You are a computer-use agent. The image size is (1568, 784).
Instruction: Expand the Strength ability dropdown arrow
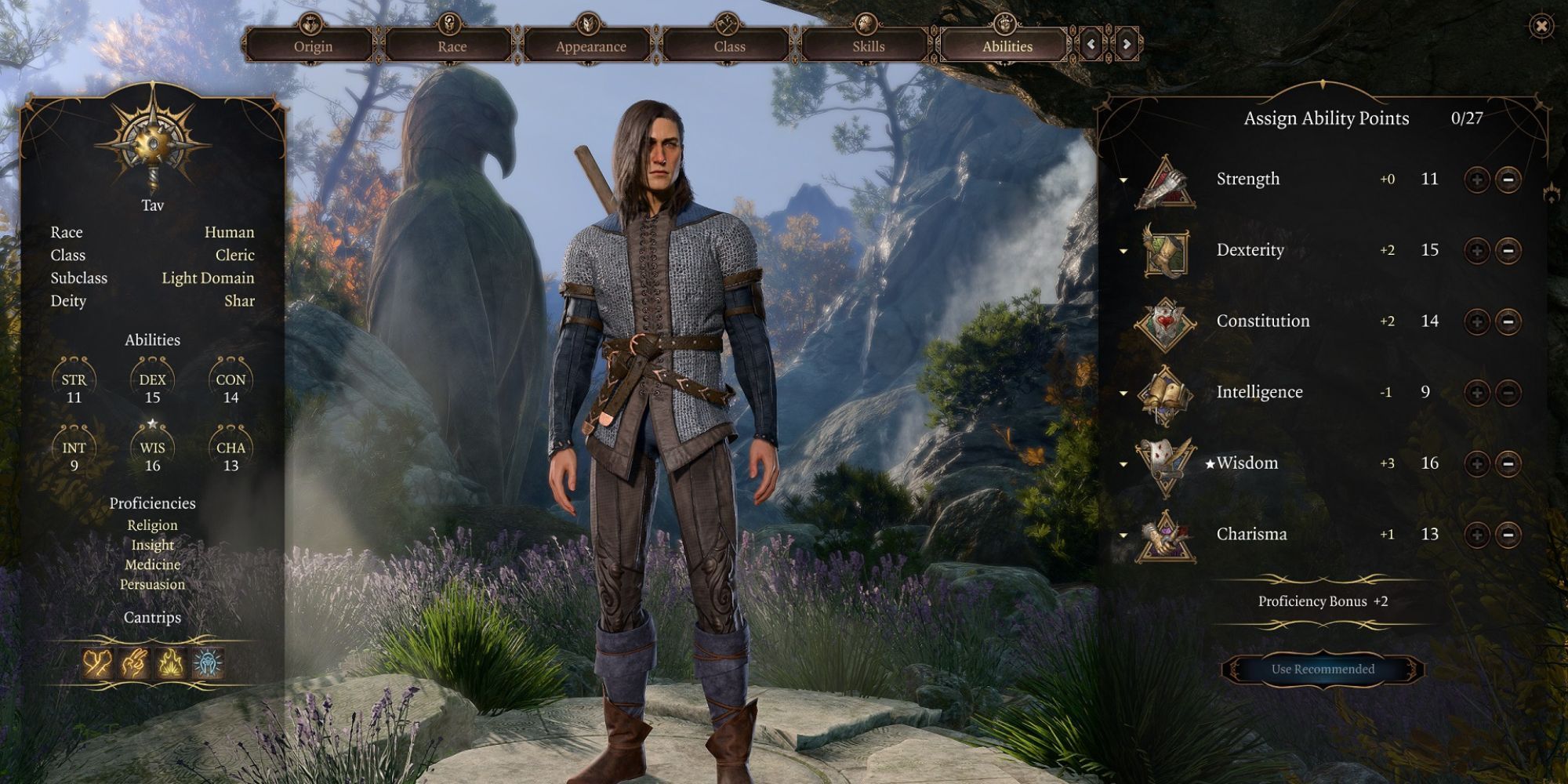pos(1124,179)
